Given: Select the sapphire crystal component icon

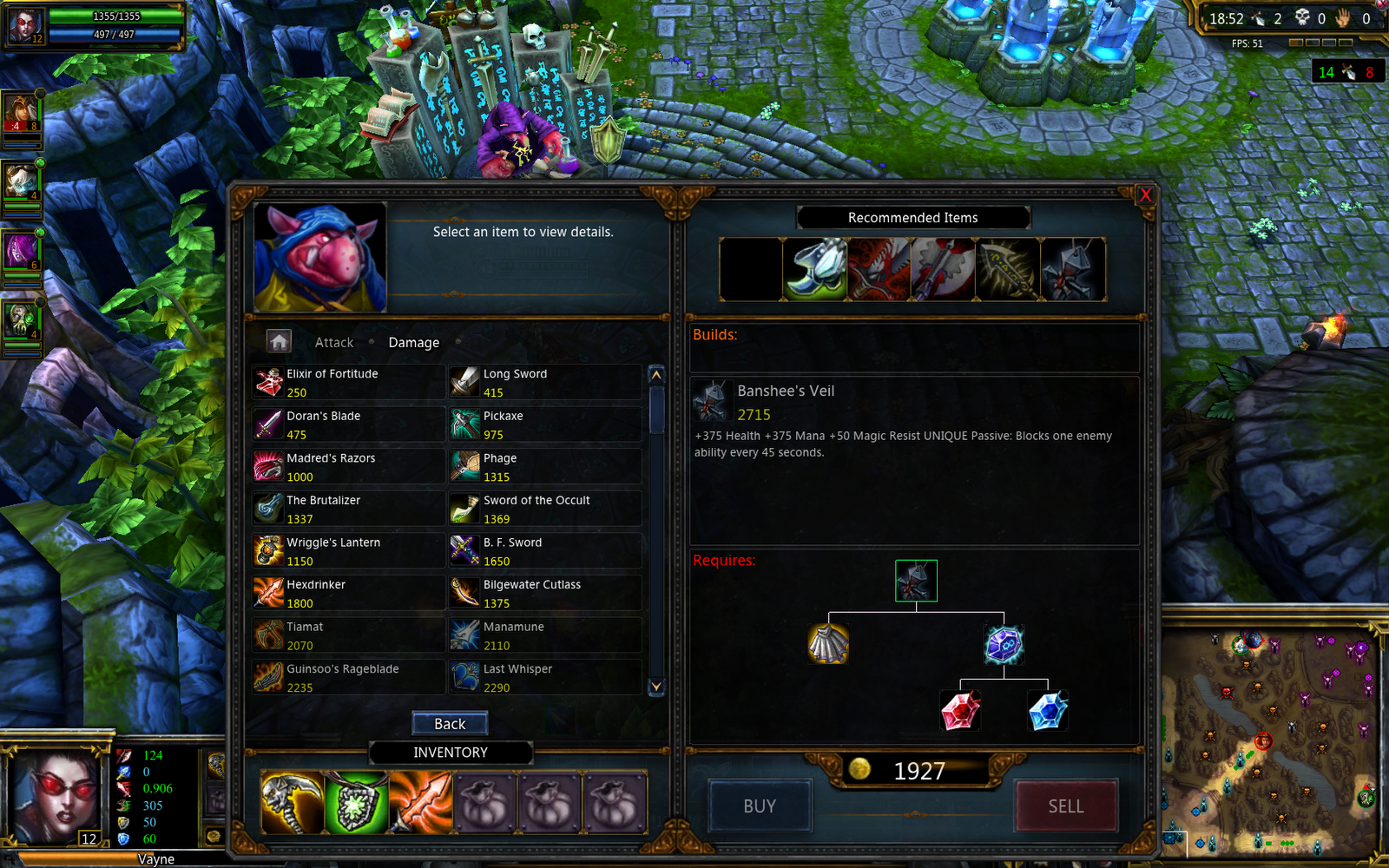Looking at the screenshot, I should [x=1048, y=711].
